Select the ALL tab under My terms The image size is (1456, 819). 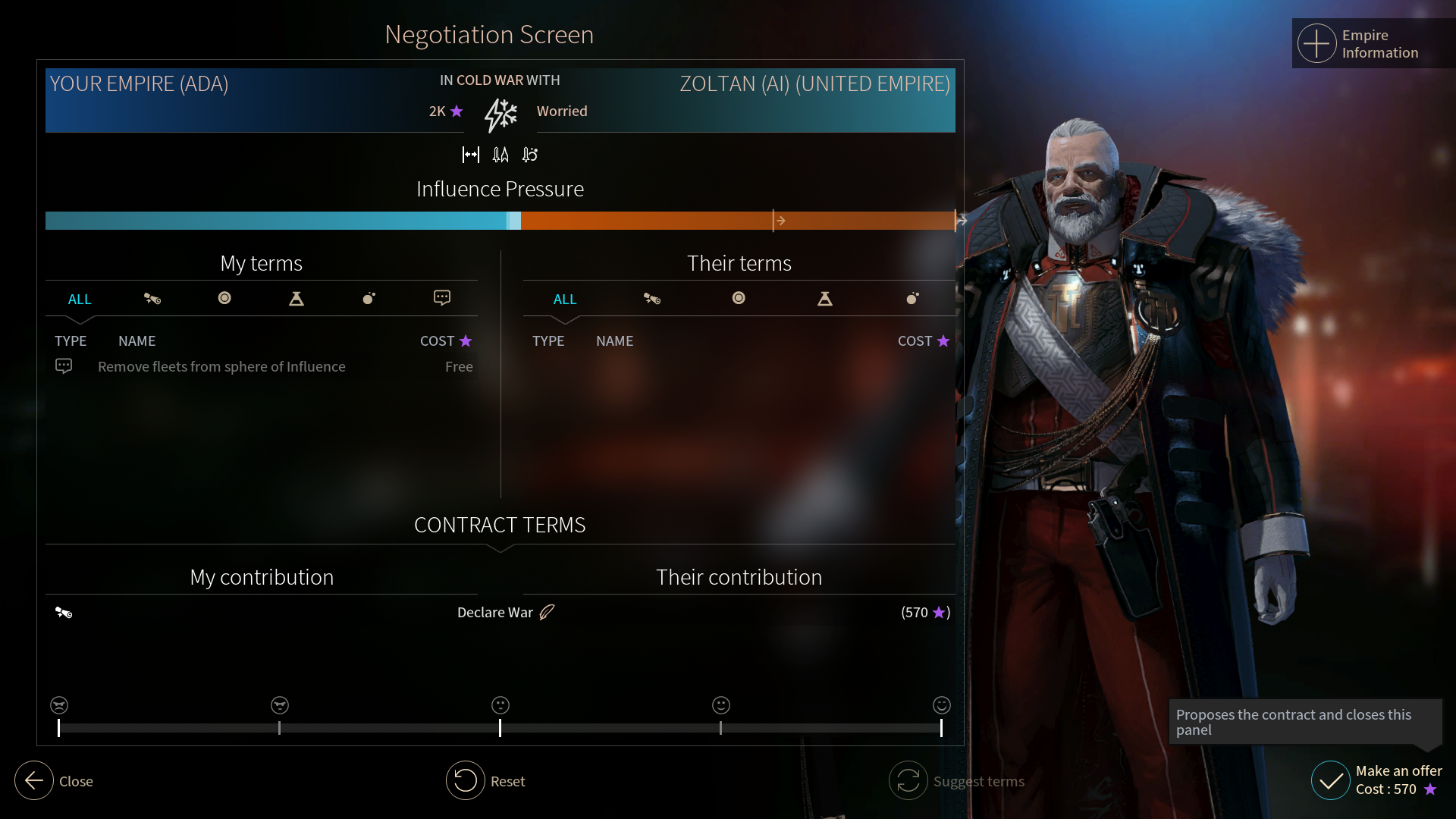[x=80, y=299]
